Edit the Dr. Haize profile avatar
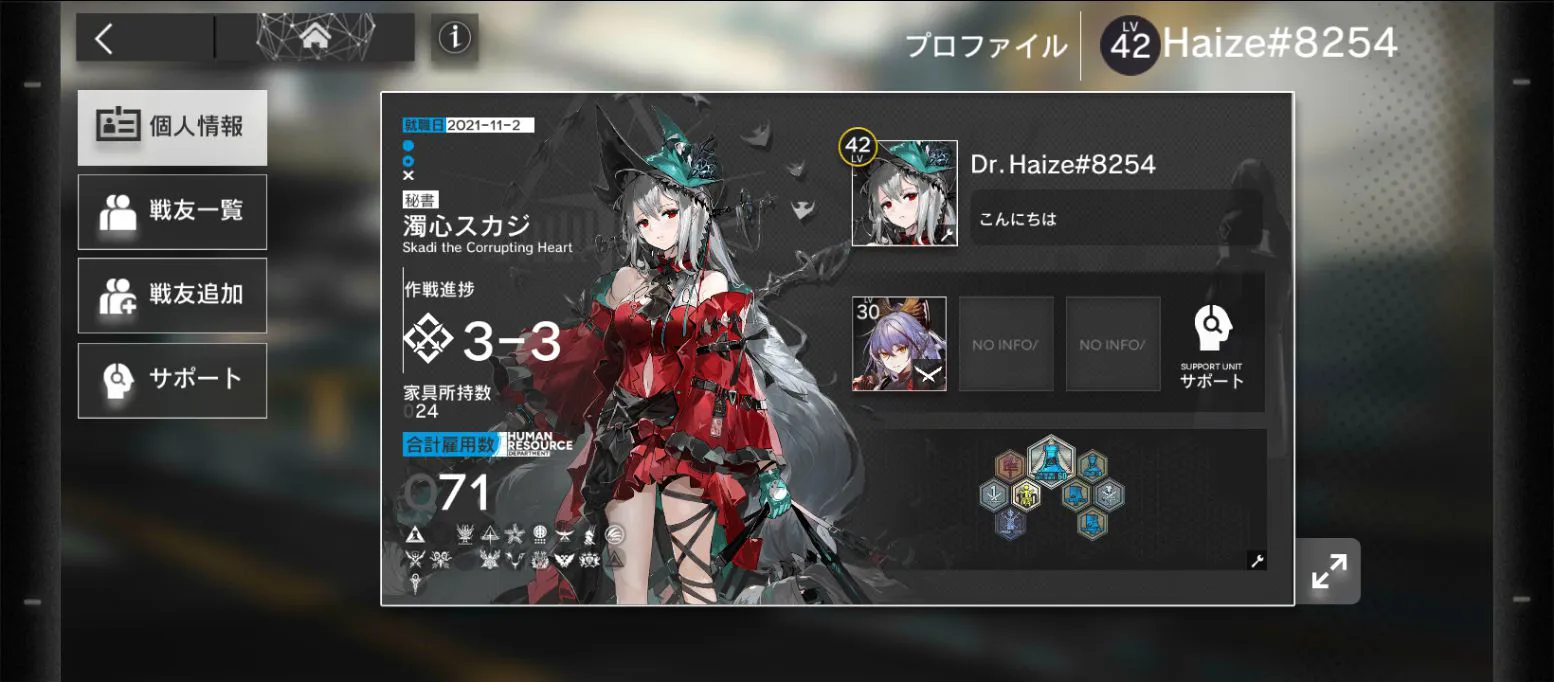 904,193
